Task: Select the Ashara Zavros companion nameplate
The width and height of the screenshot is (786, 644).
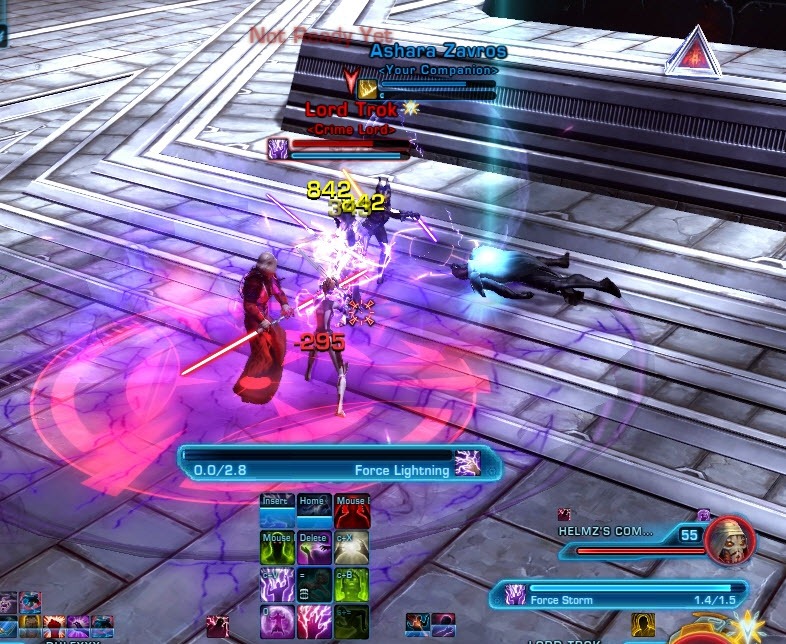Action: [x=438, y=51]
